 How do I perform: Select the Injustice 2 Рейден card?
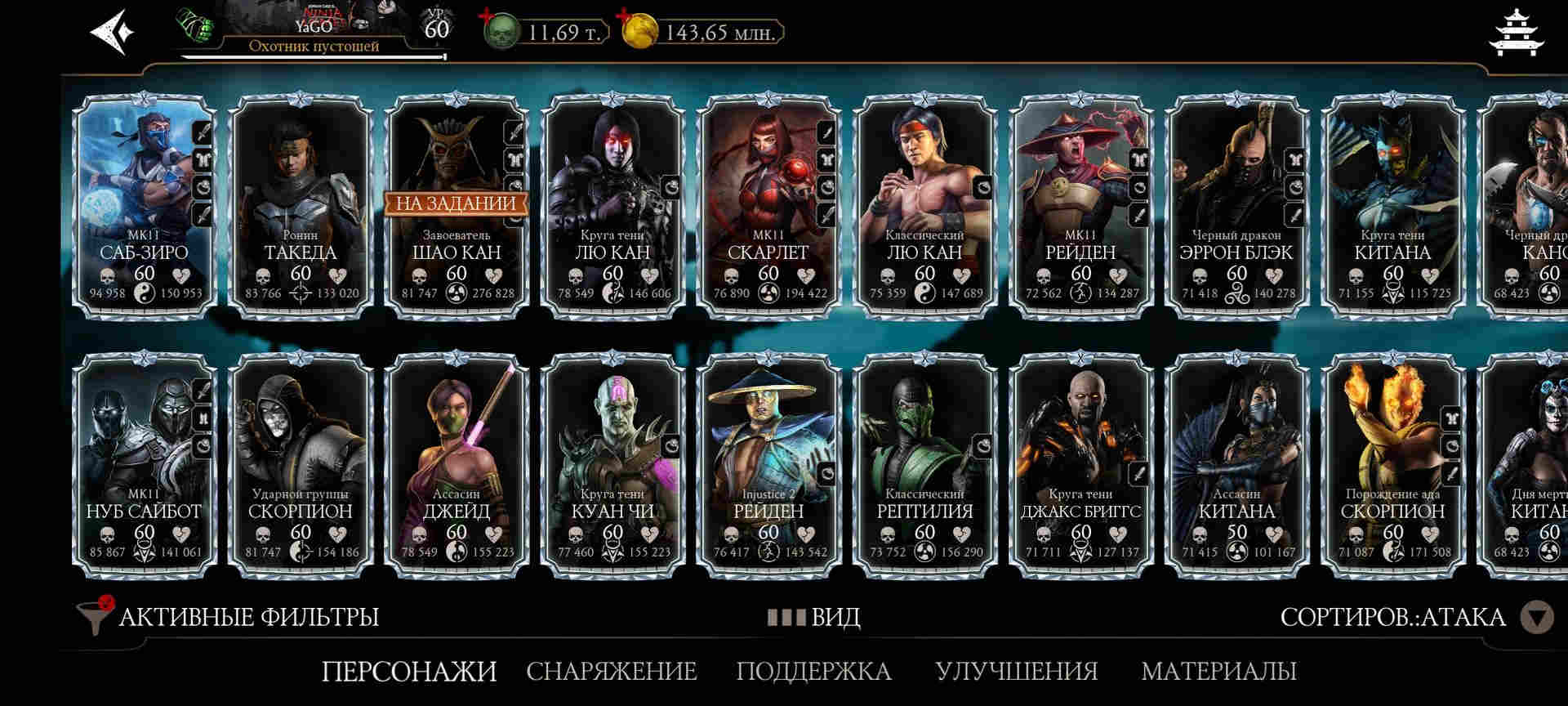768,466
